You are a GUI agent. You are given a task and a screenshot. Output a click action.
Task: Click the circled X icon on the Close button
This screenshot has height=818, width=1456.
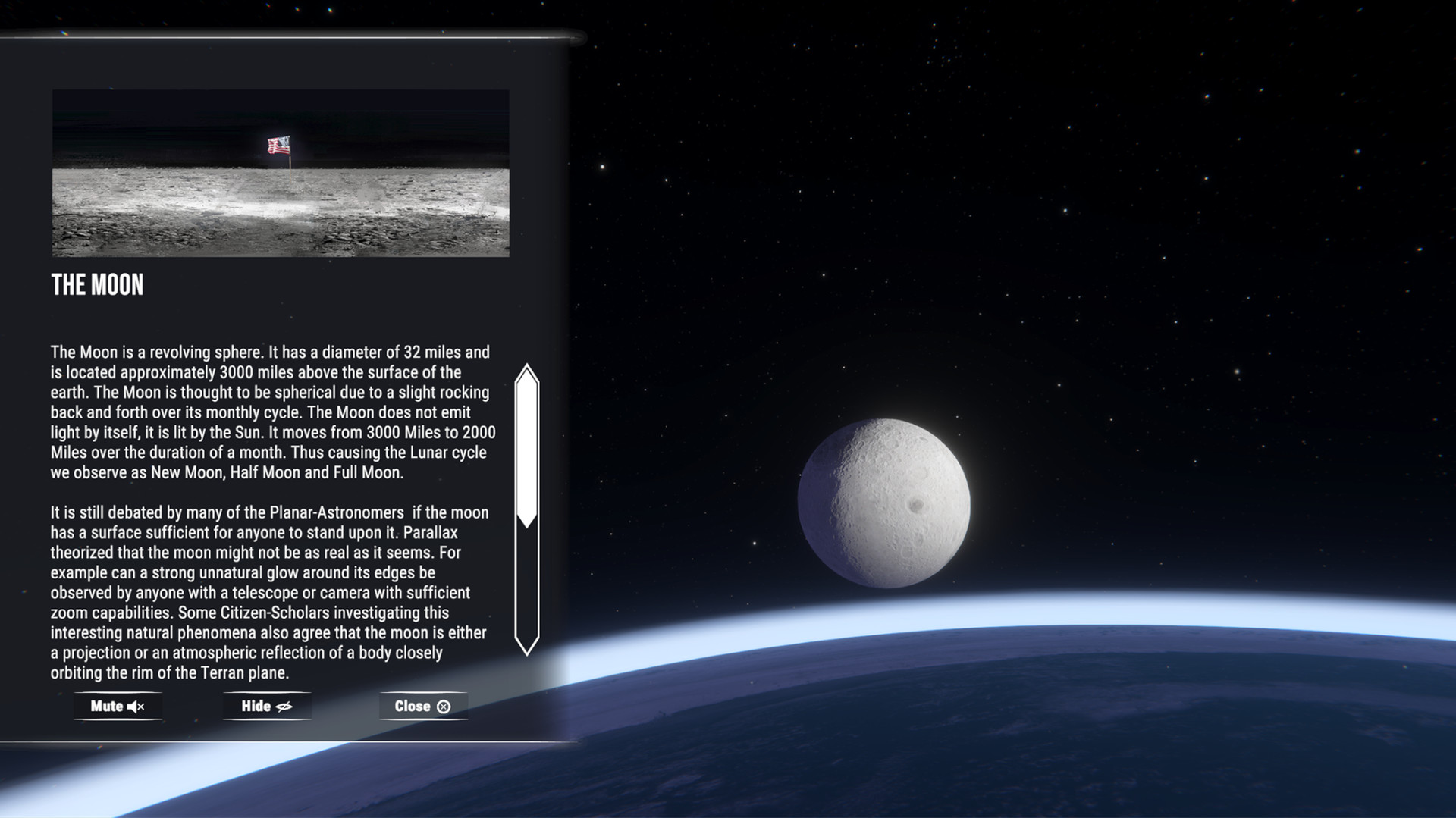(x=444, y=706)
